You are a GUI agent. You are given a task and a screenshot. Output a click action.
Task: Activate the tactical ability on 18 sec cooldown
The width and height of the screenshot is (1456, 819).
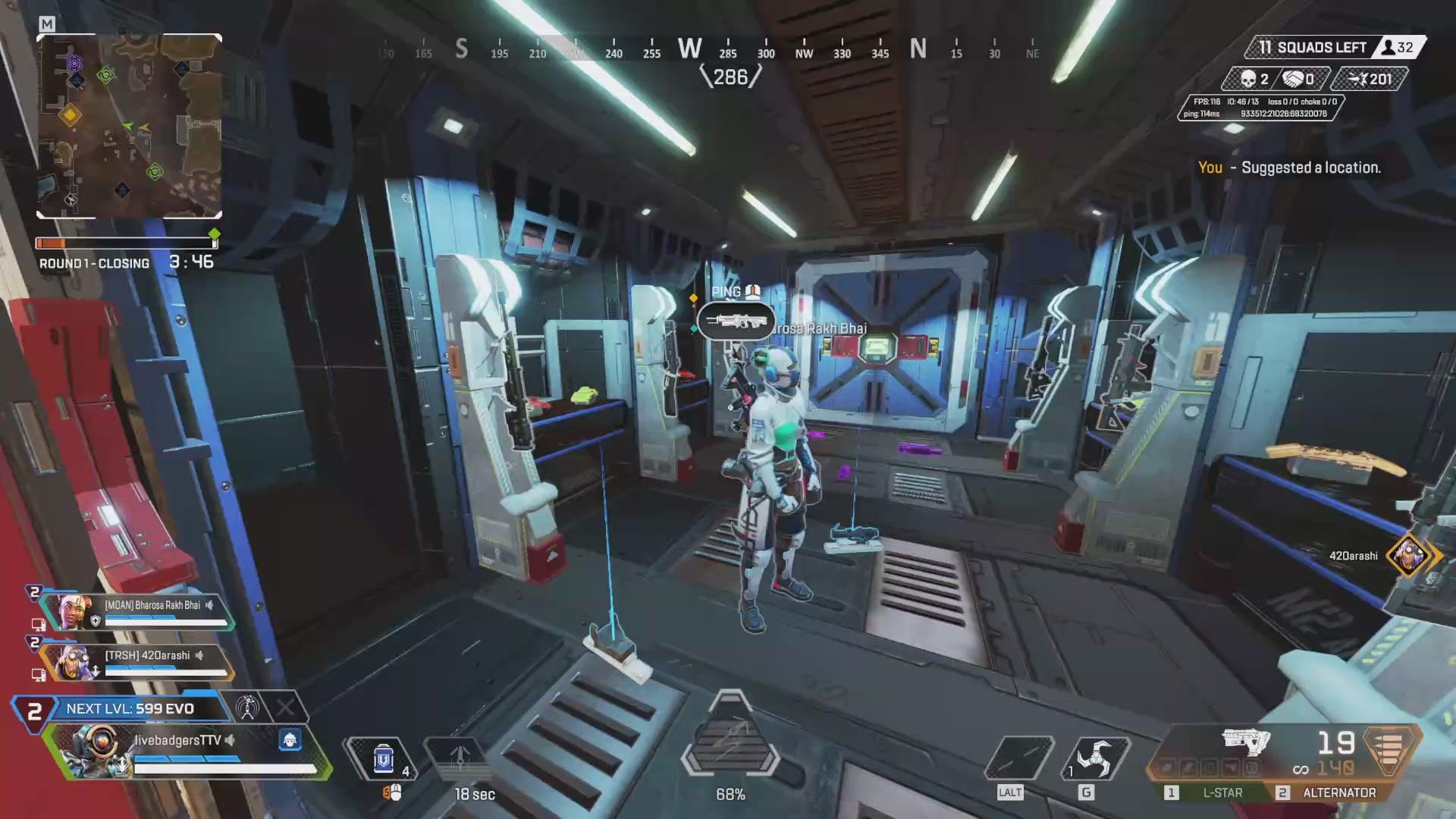[x=460, y=758]
